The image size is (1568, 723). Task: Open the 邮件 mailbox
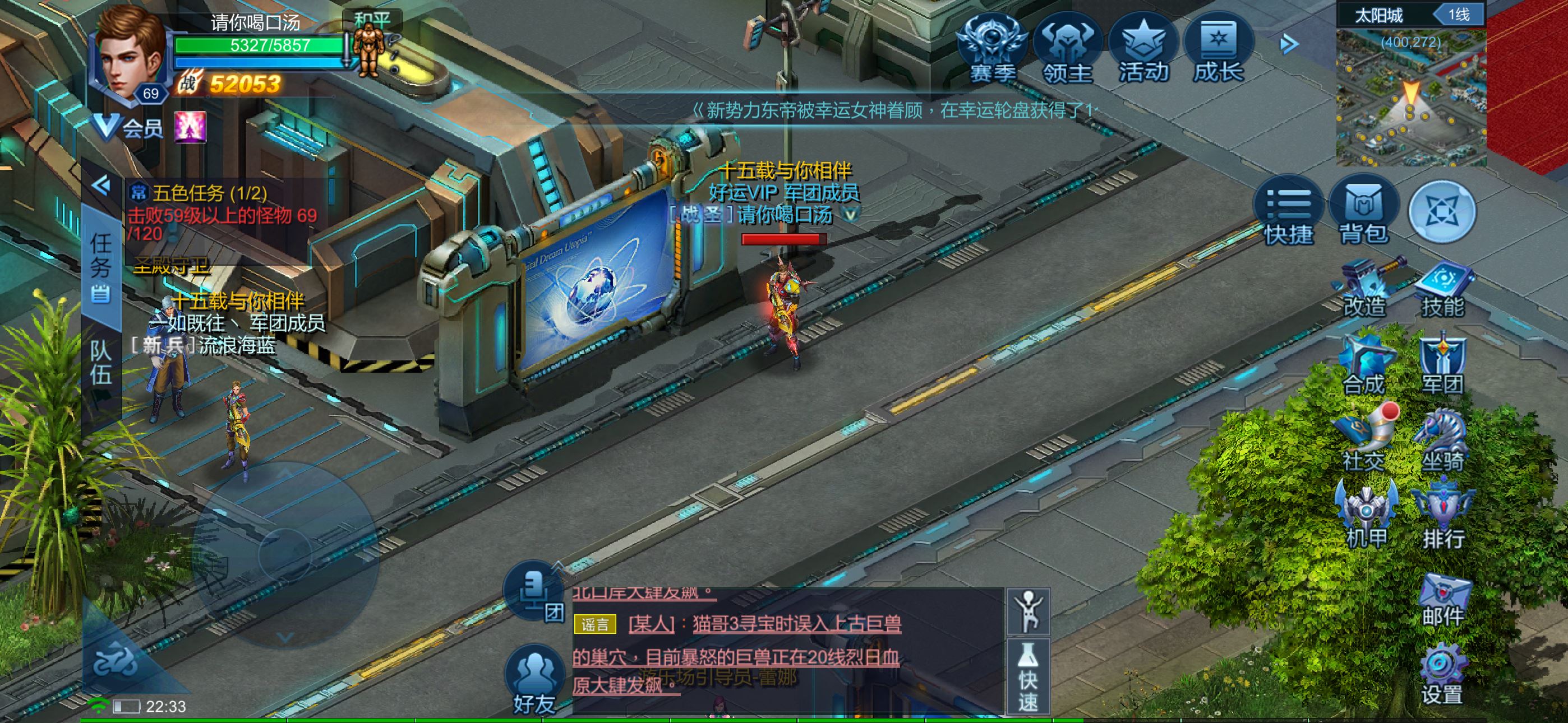pyautogui.click(x=1442, y=600)
